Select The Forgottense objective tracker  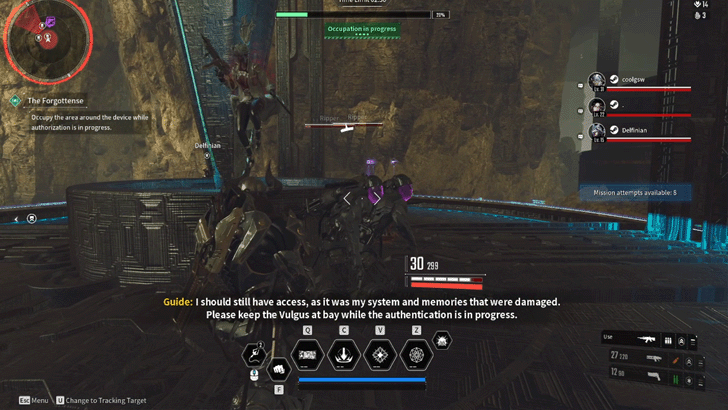pyautogui.click(x=55, y=101)
